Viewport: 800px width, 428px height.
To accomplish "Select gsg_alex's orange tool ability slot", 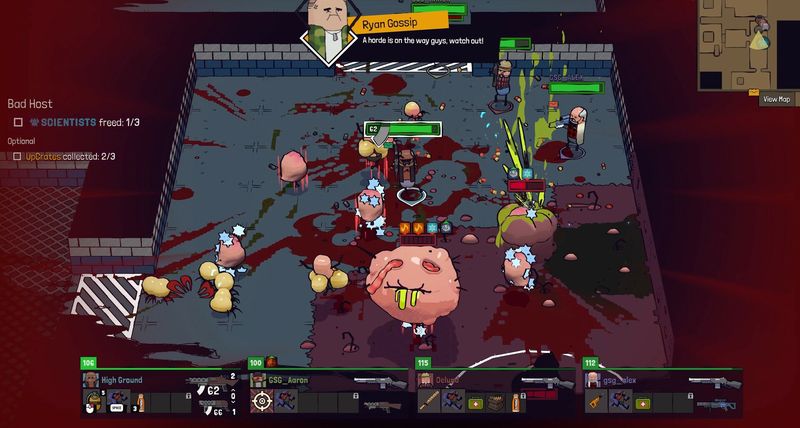I will point(595,402).
